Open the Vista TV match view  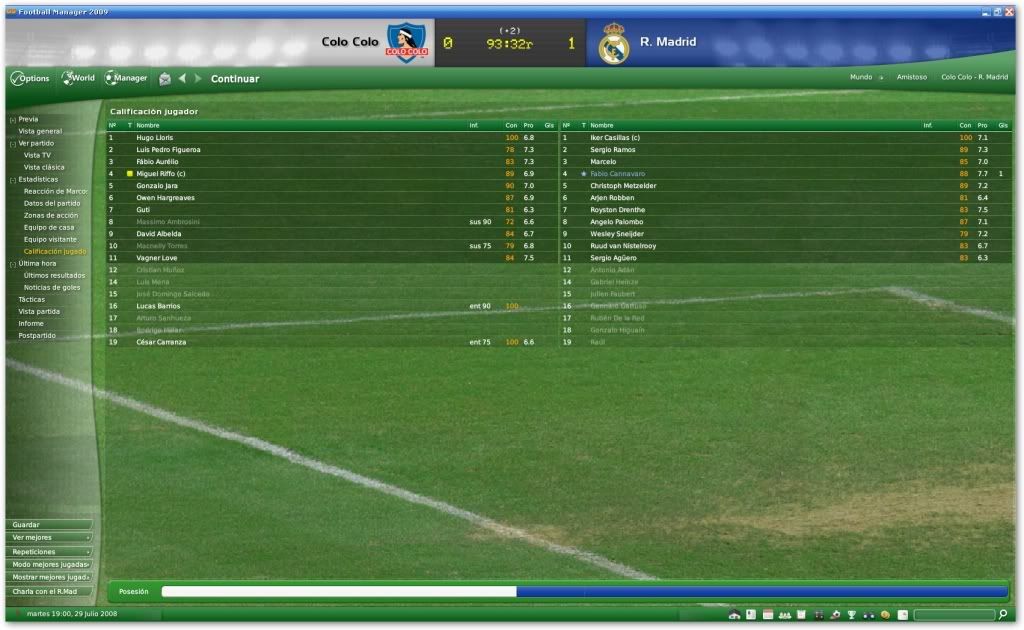(x=38, y=155)
